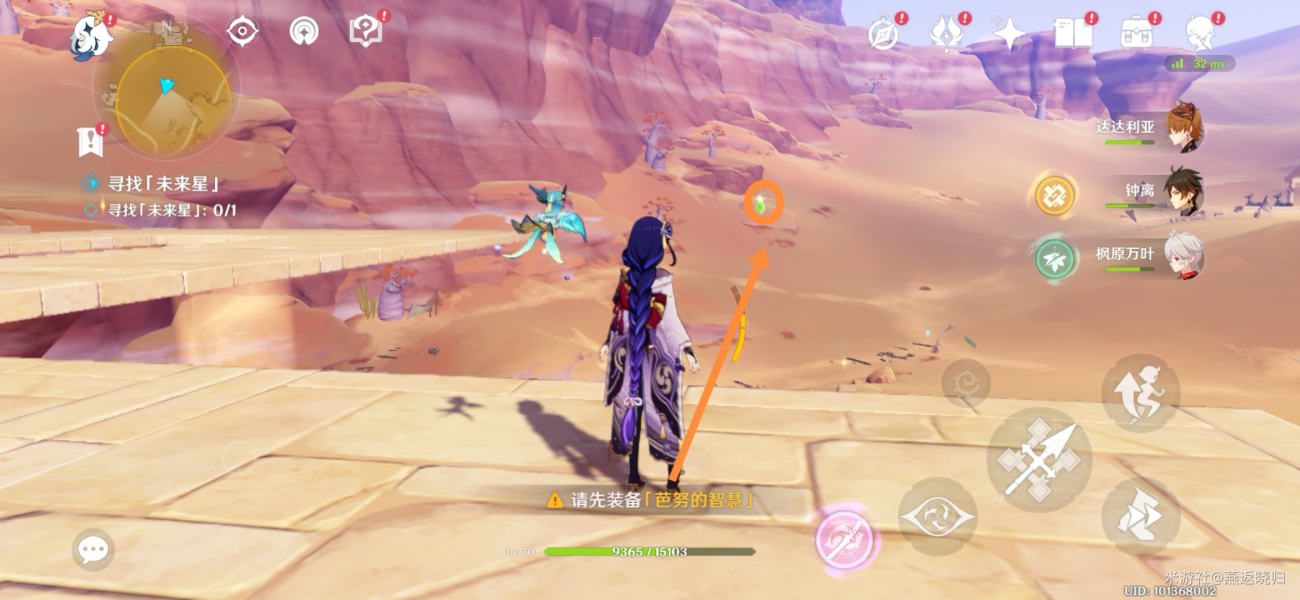Screen dimensions: 1300x600
Task: Select the 寻找「未来星」 quest tracker
Action: [x=162, y=184]
